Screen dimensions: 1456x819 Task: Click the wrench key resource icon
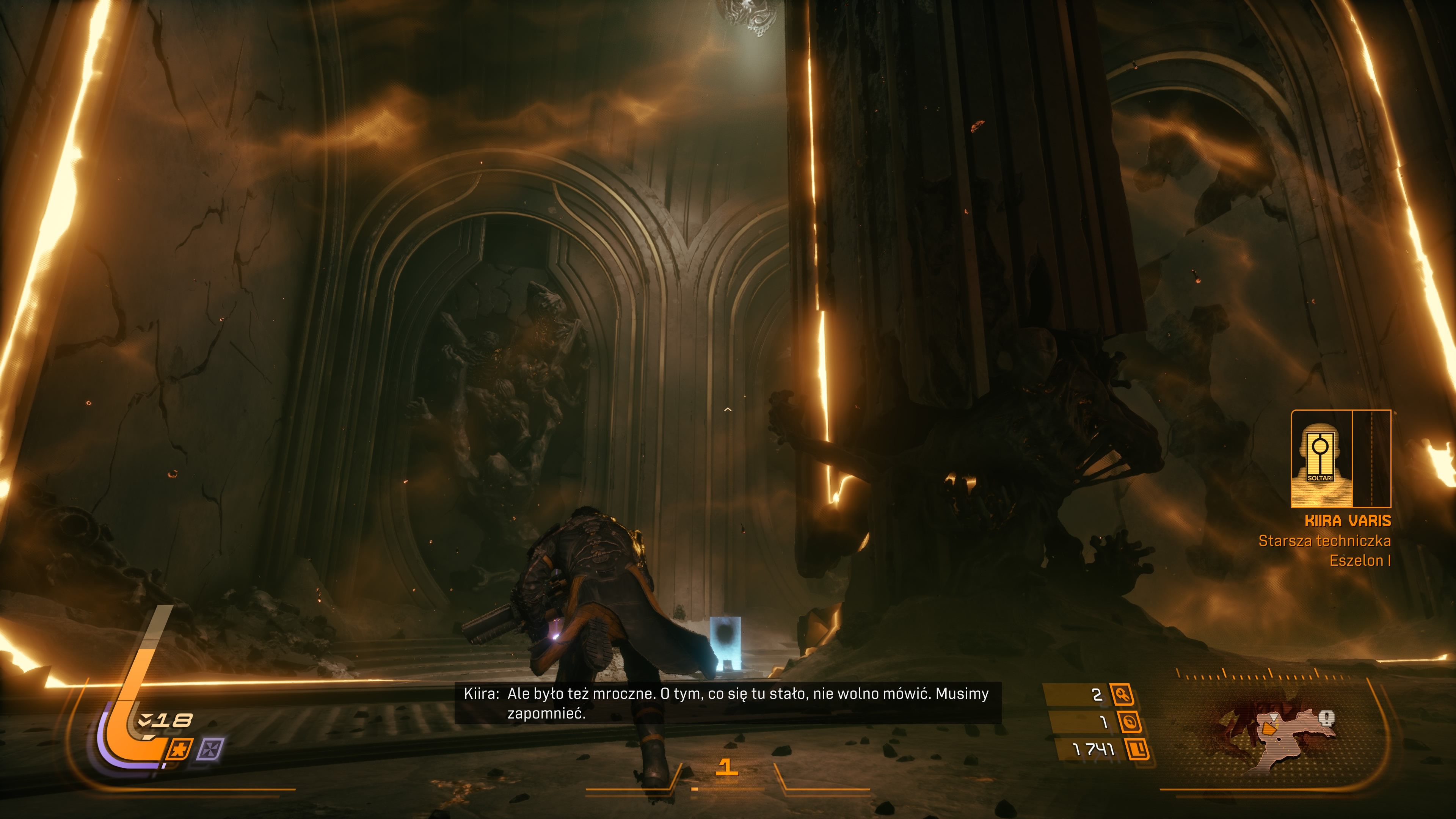pyautogui.click(x=1122, y=694)
